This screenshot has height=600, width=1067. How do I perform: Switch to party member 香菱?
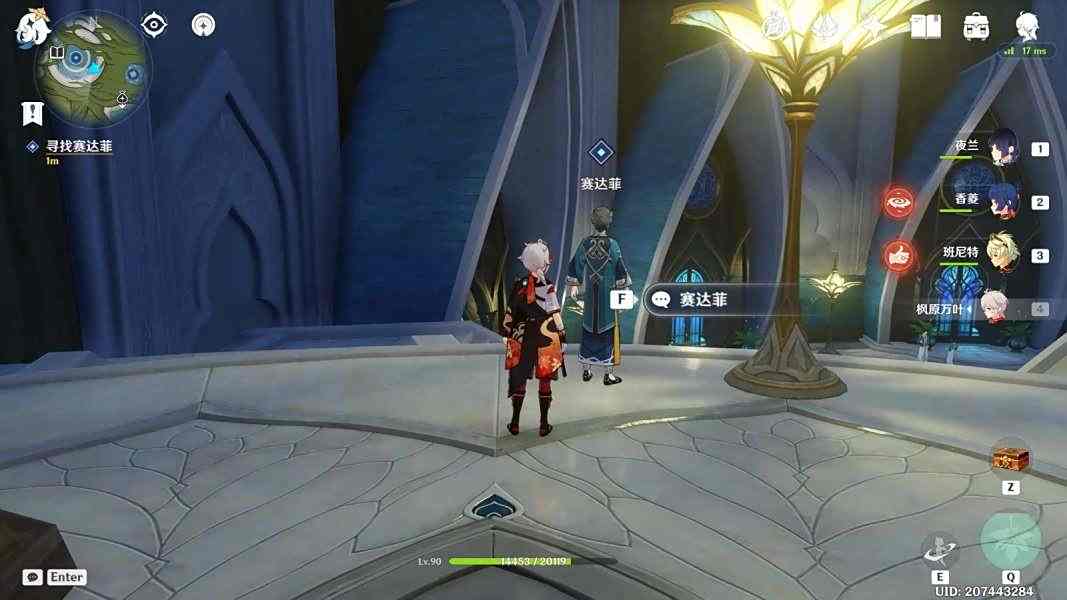click(x=1002, y=200)
